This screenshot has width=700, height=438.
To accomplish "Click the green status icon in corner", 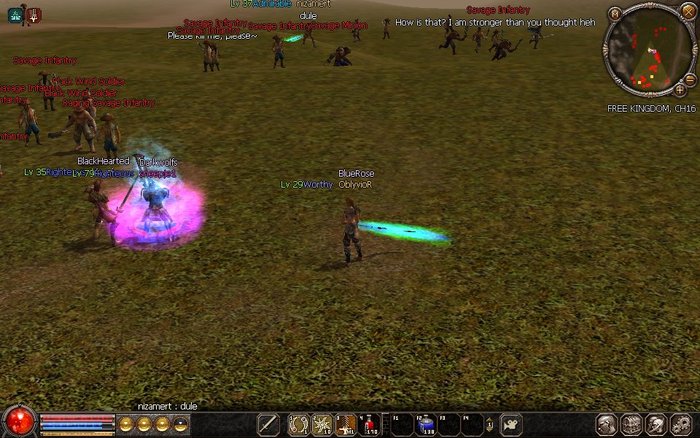I will (16, 14).
